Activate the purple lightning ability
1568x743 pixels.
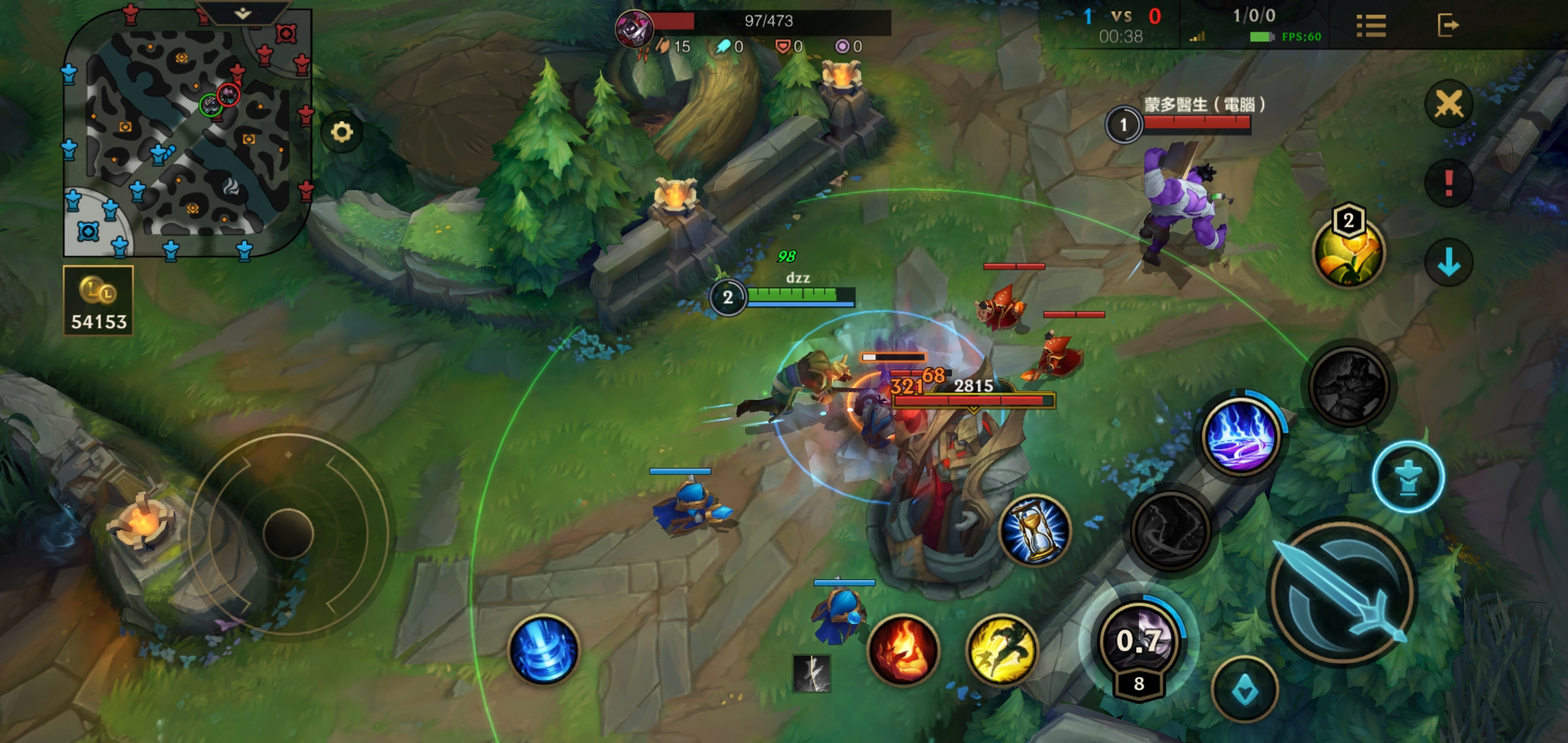[1241, 438]
